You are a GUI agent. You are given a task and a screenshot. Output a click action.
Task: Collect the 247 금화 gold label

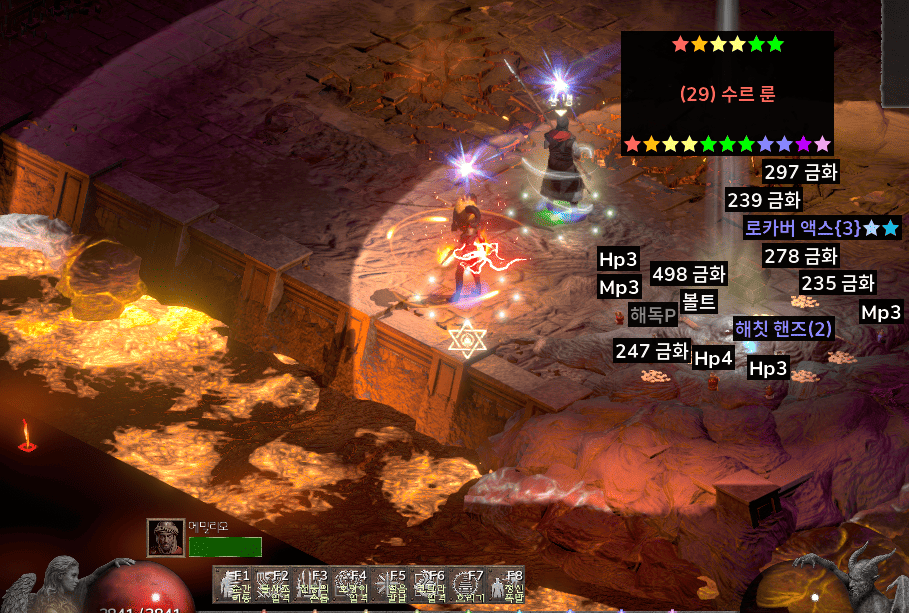(652, 351)
